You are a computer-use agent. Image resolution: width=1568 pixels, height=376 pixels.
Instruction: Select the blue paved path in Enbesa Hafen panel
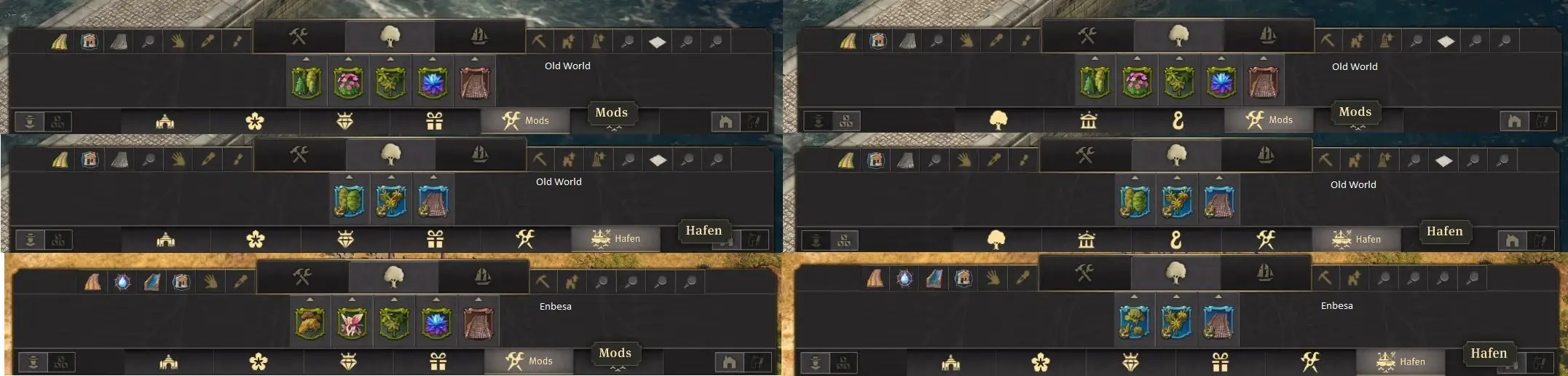pos(1218,321)
